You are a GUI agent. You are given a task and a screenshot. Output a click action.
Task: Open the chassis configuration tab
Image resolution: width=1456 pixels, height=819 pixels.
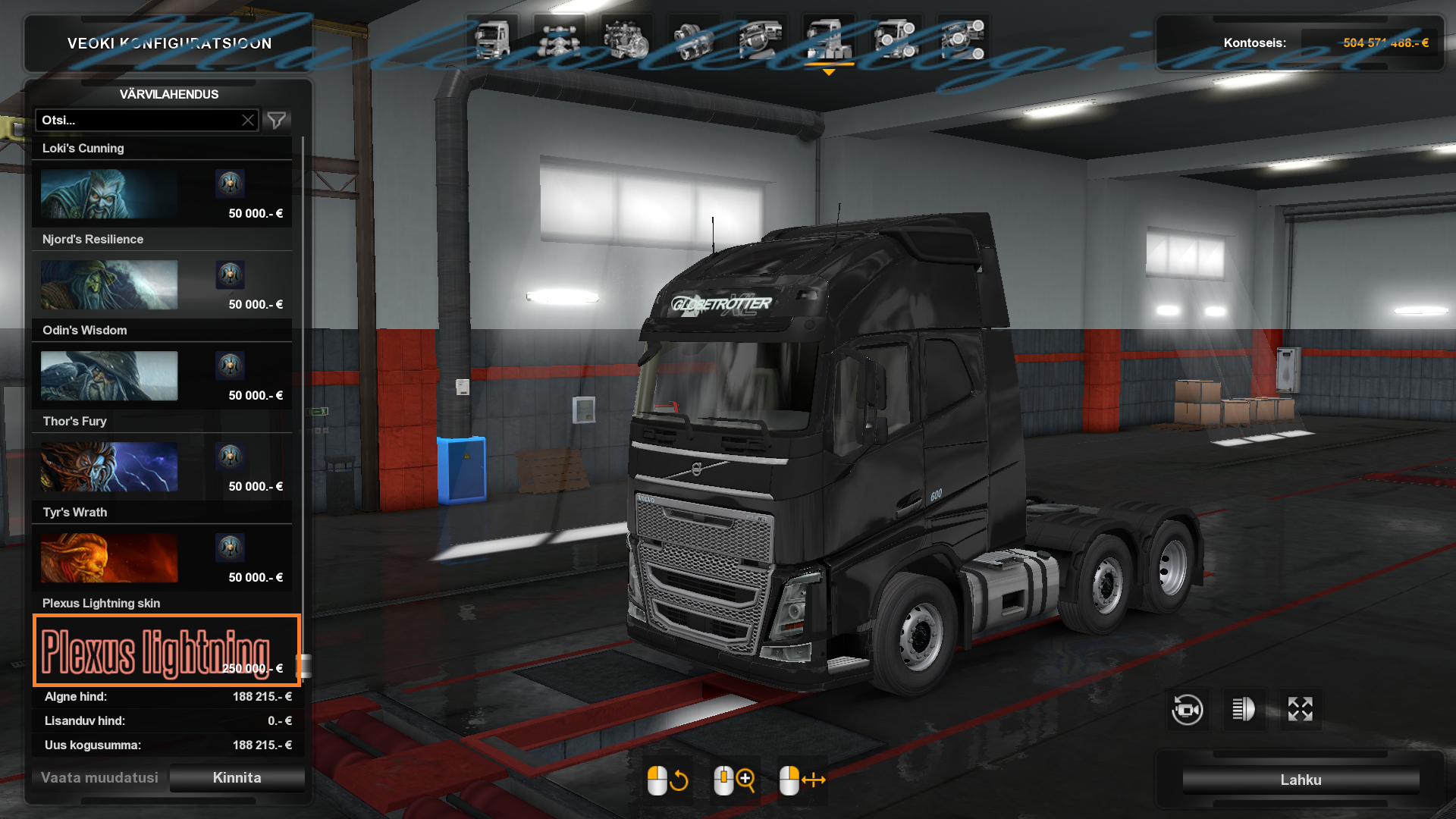[559, 39]
